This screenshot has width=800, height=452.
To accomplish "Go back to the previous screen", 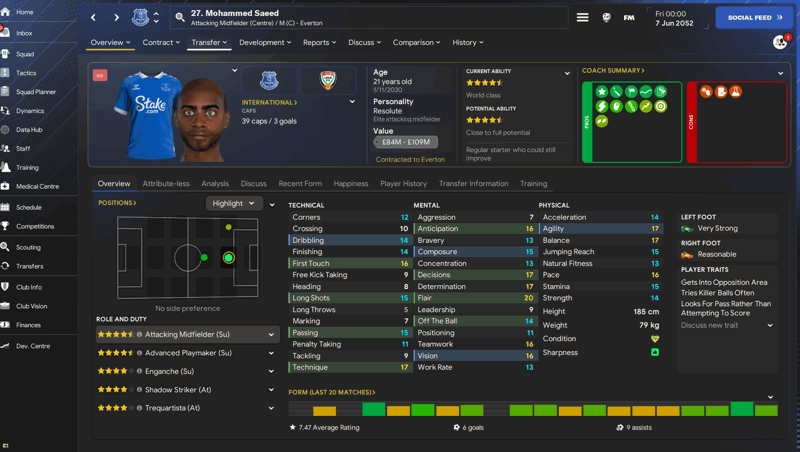I will tap(94, 17).
